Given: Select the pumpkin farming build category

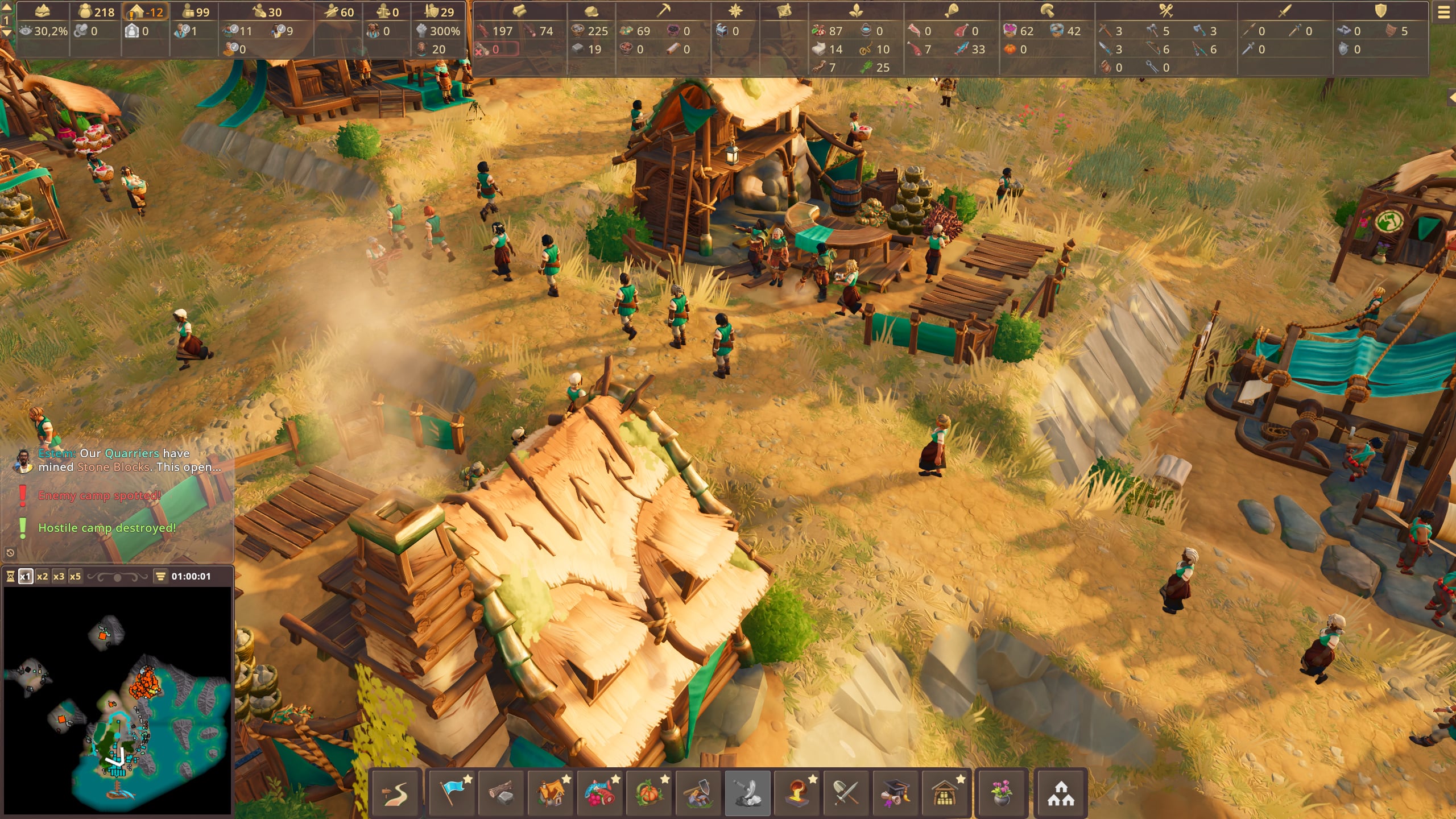Looking at the screenshot, I should click(649, 793).
